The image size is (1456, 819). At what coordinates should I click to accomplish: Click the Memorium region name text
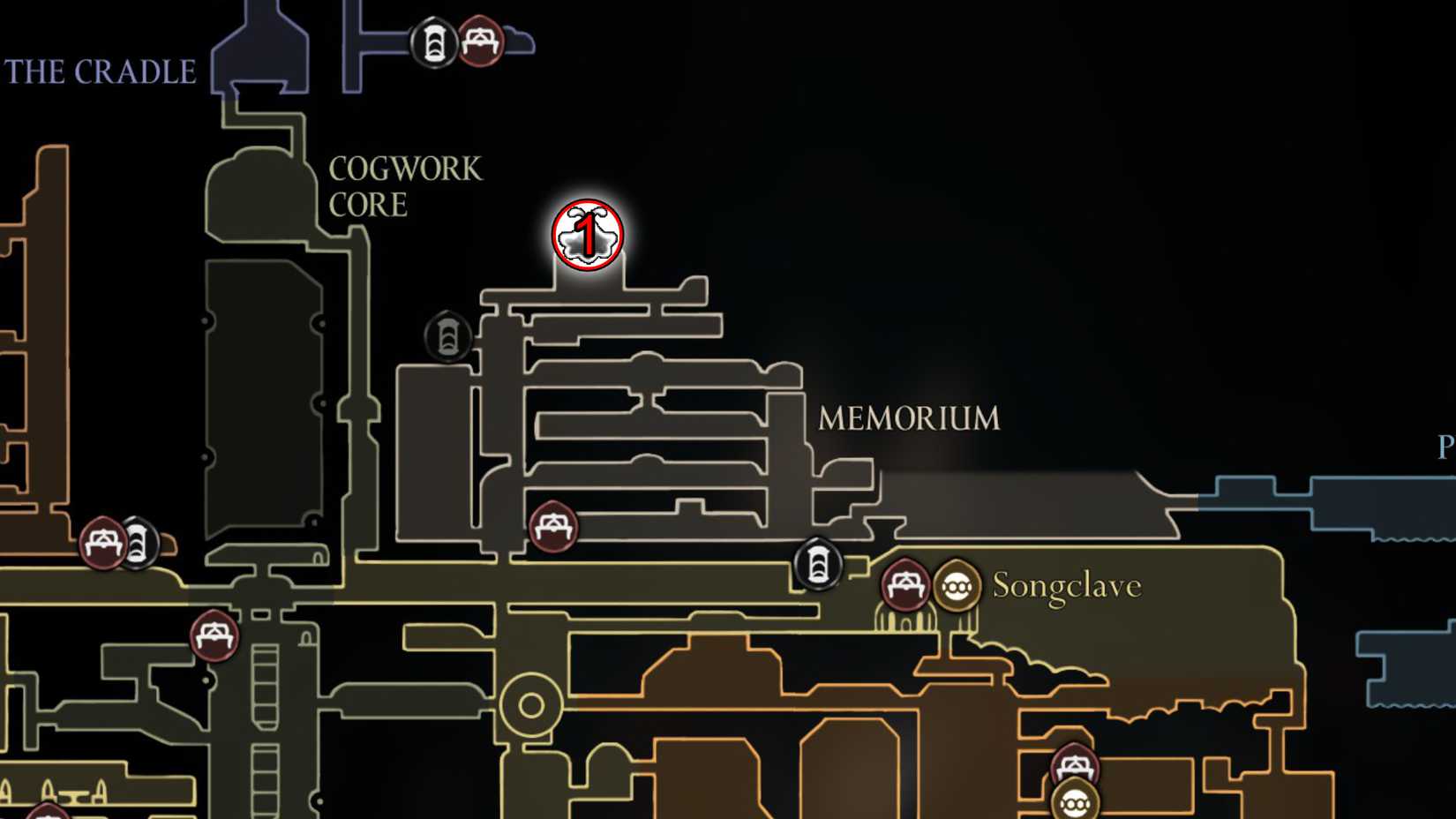[909, 417]
